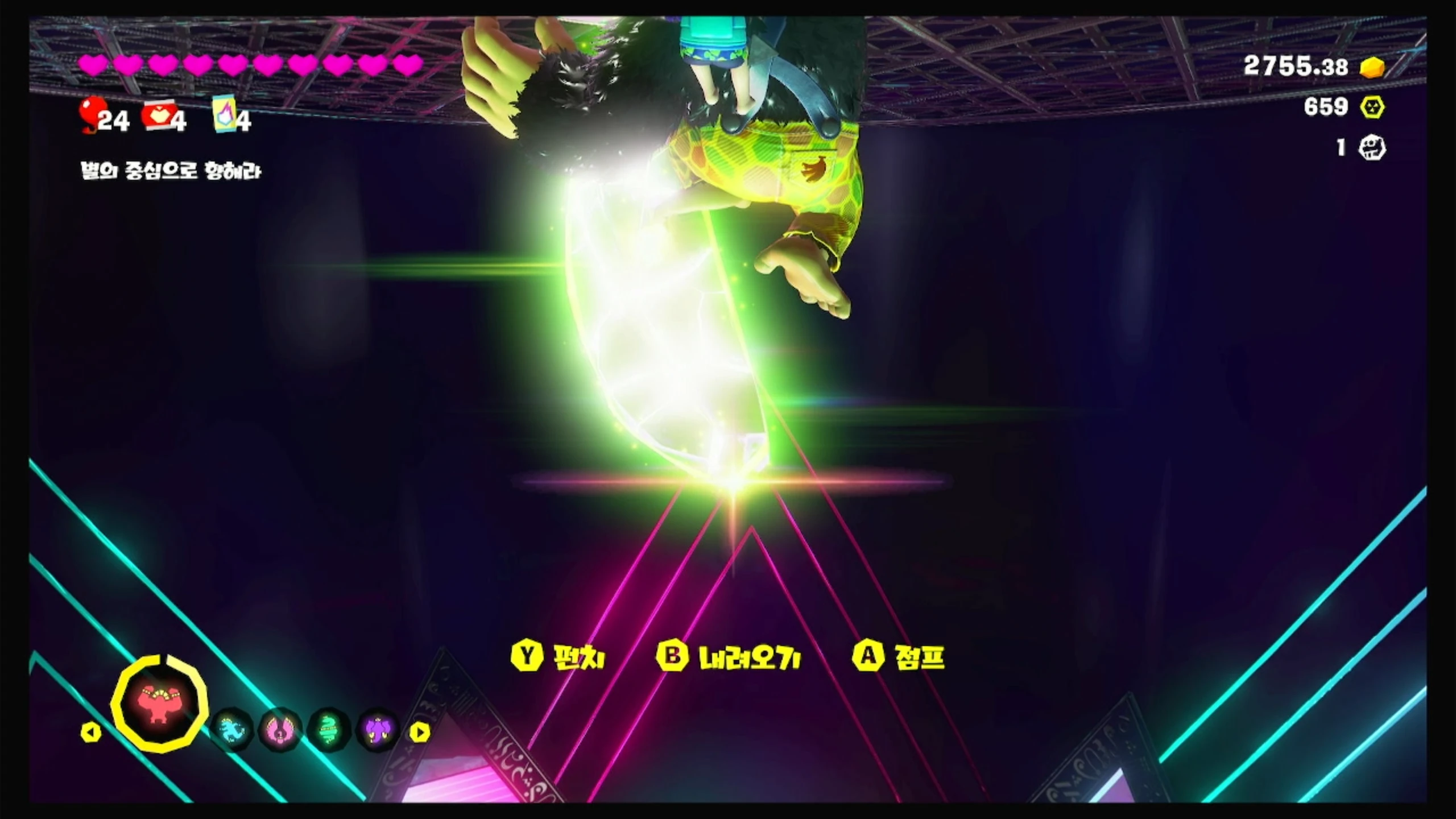The image size is (1456, 819).
Task: Open the objective tracker text below the balloon count
Action: coord(171,171)
